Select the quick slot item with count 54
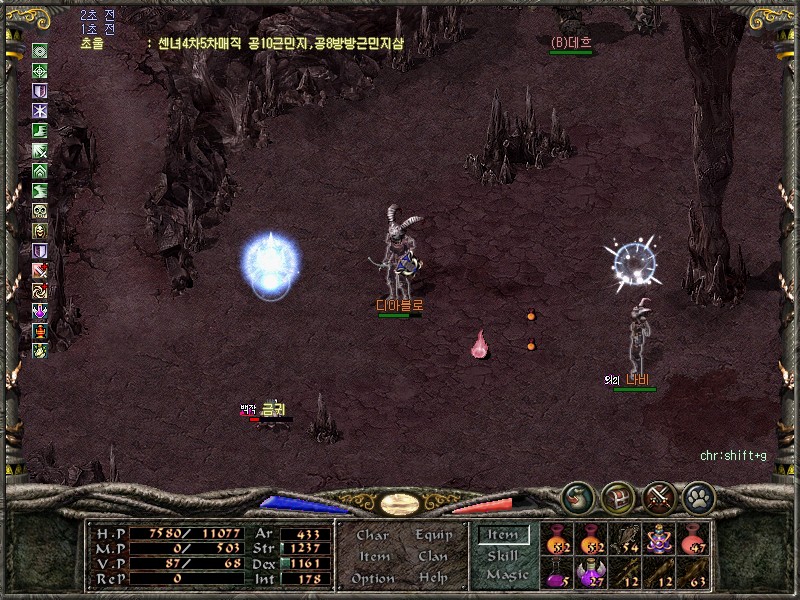The height and width of the screenshot is (600, 800). click(x=625, y=540)
